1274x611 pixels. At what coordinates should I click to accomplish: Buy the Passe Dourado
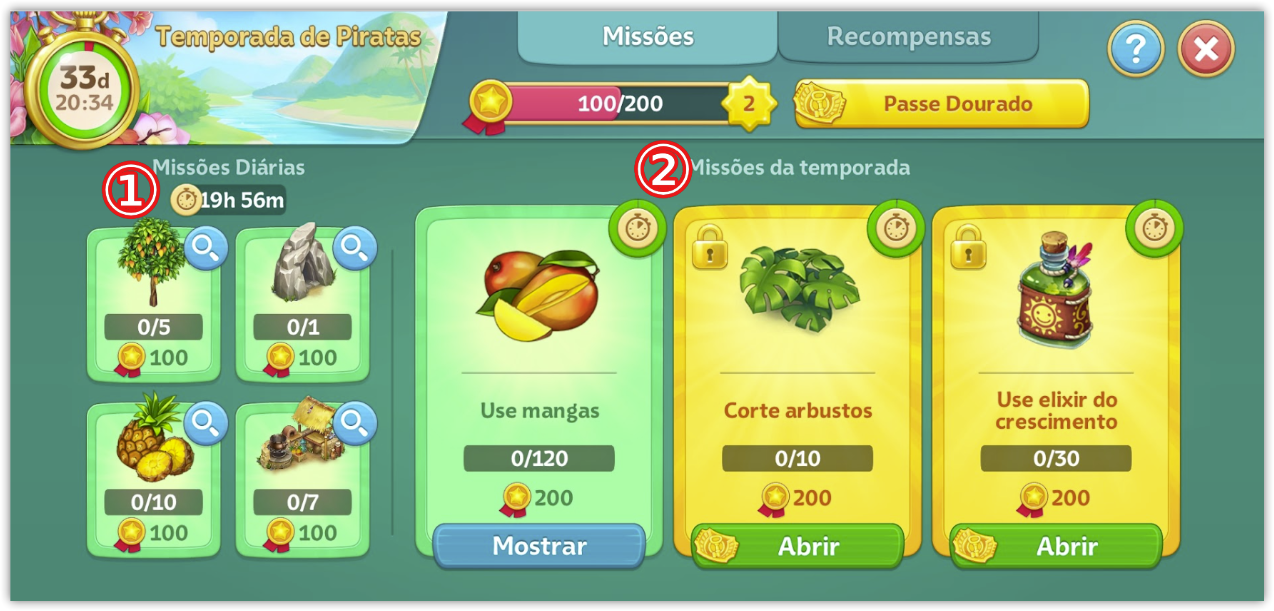pyautogui.click(x=942, y=104)
